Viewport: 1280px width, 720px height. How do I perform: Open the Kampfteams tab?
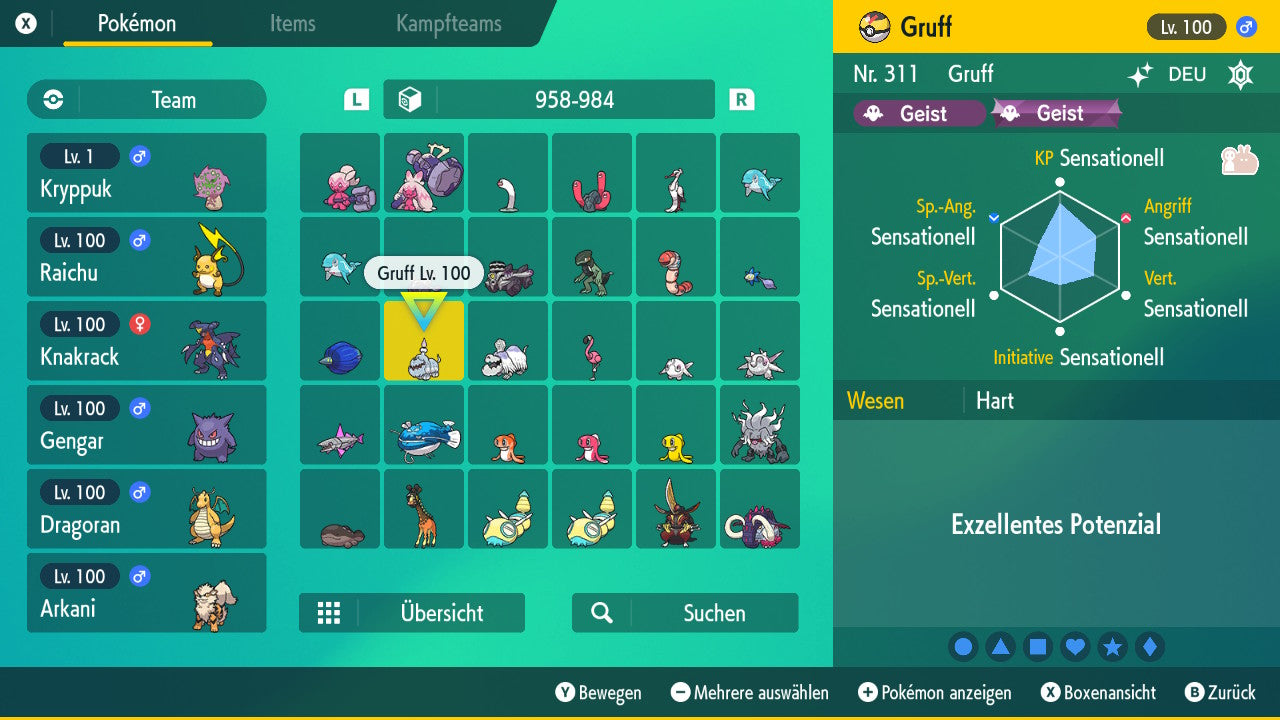click(x=447, y=24)
